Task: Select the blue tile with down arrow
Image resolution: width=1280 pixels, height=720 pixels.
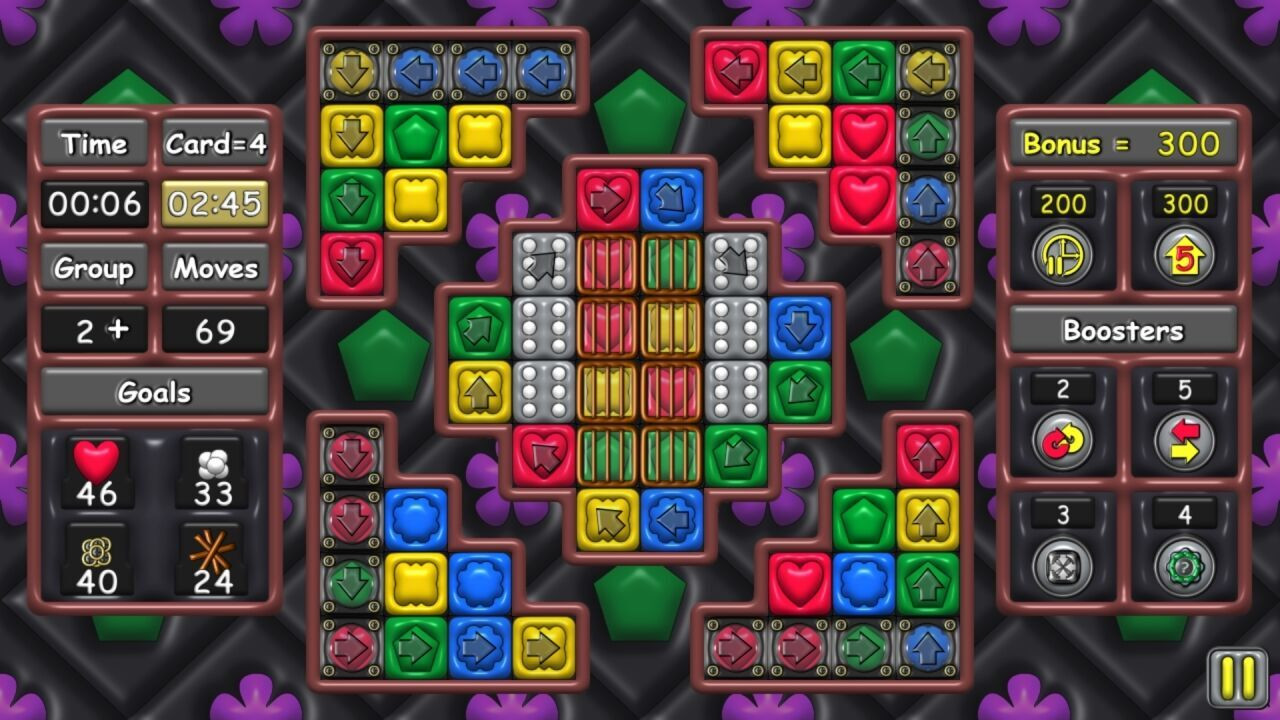Action: 799,328
